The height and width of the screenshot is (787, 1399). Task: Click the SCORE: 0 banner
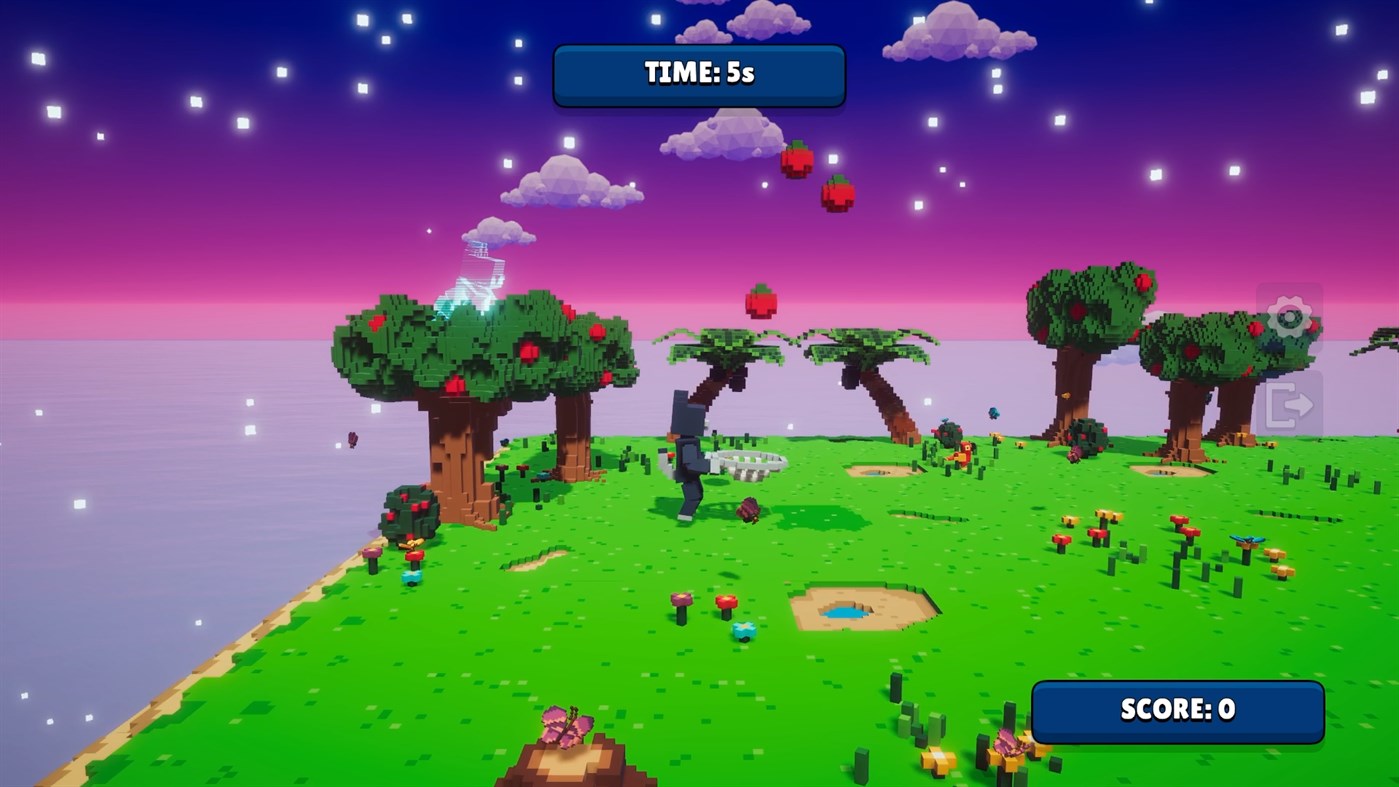click(x=1176, y=711)
